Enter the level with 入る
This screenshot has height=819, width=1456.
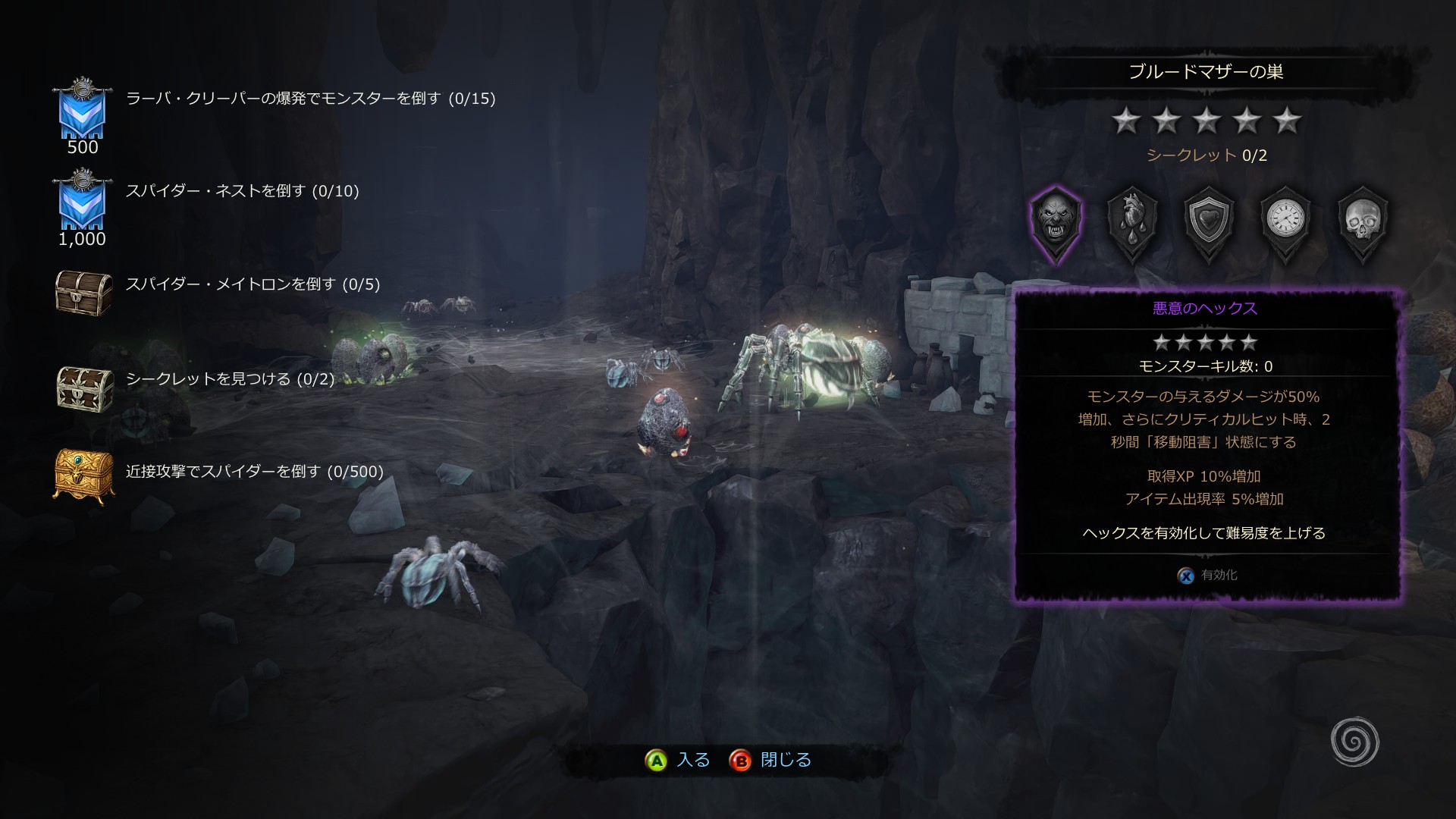click(677, 760)
